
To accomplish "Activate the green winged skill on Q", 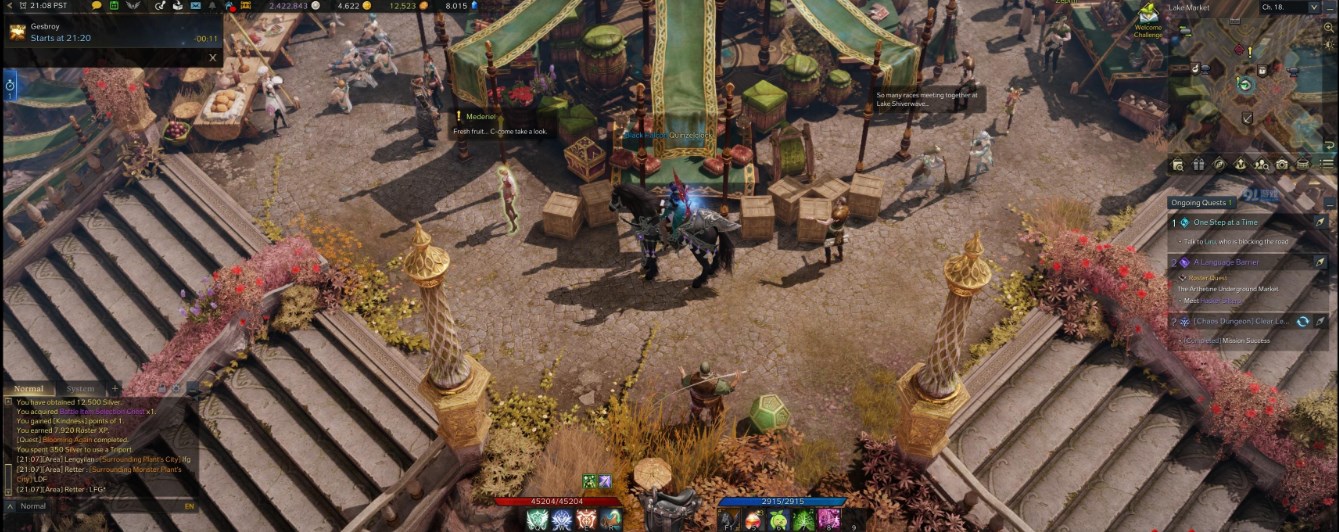I will click(x=539, y=519).
